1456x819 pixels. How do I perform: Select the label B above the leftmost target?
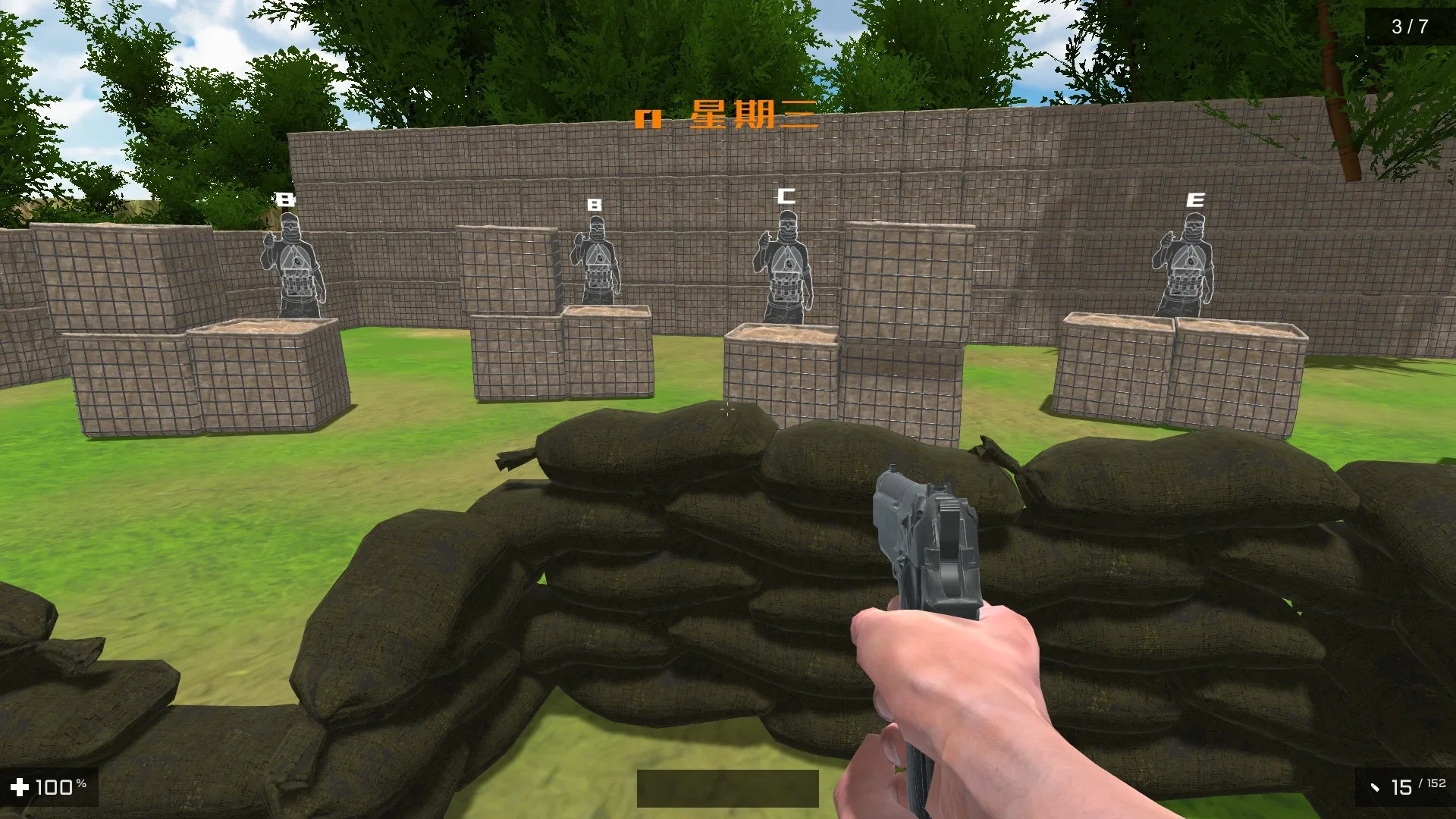point(284,200)
